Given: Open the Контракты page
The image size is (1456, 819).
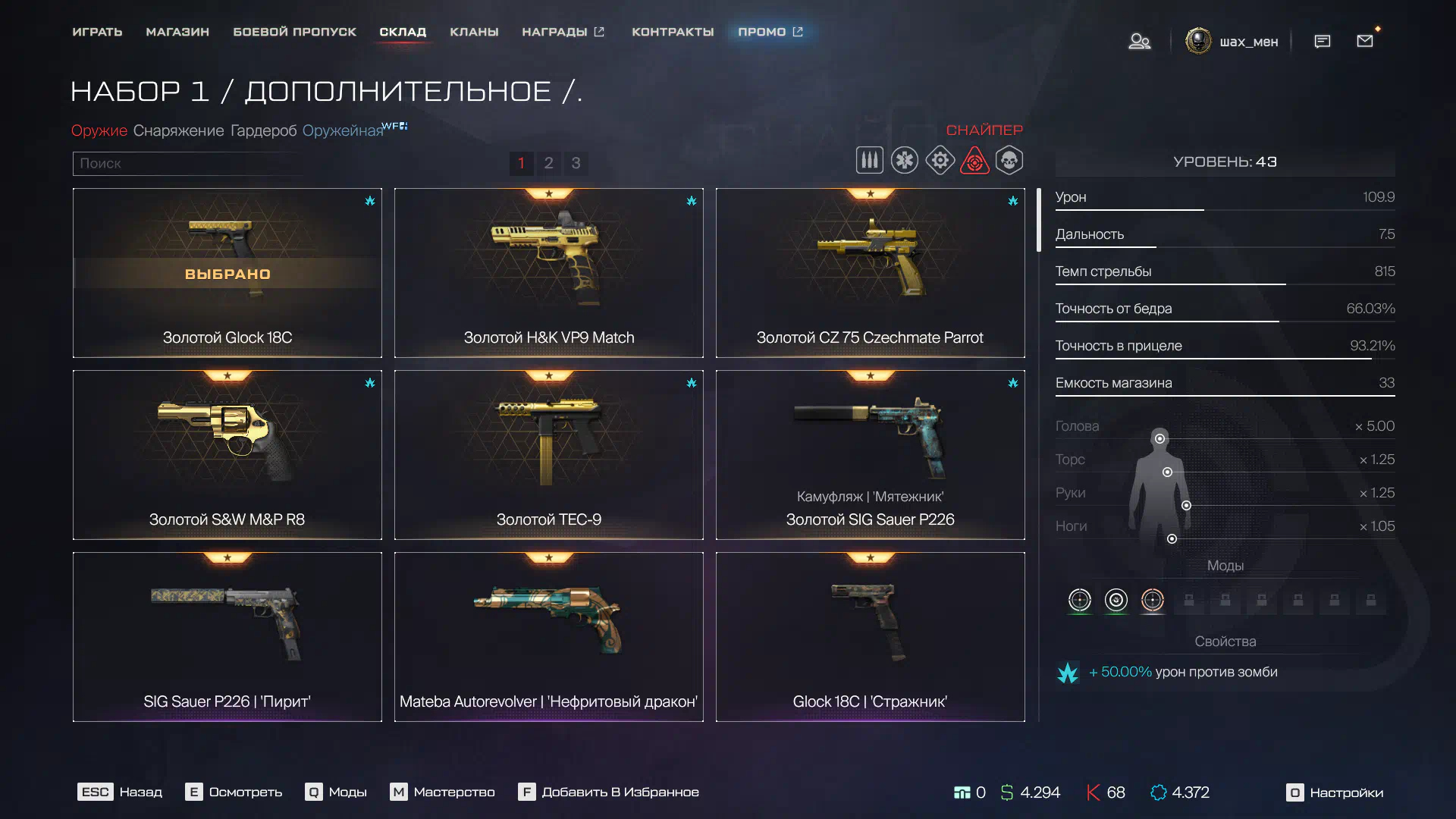Looking at the screenshot, I should click(x=673, y=32).
